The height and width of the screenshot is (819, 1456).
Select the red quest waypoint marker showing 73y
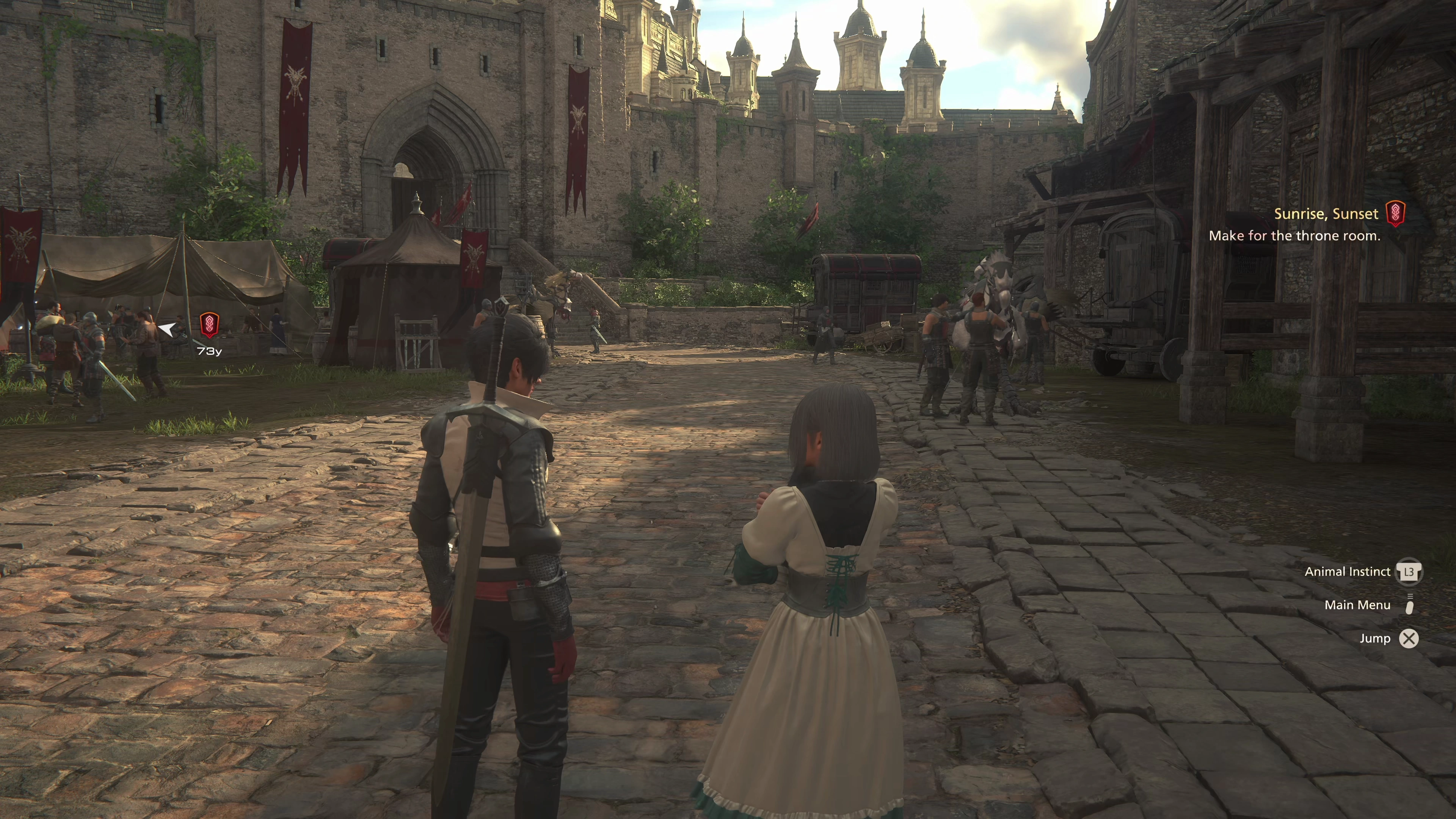coord(209,325)
